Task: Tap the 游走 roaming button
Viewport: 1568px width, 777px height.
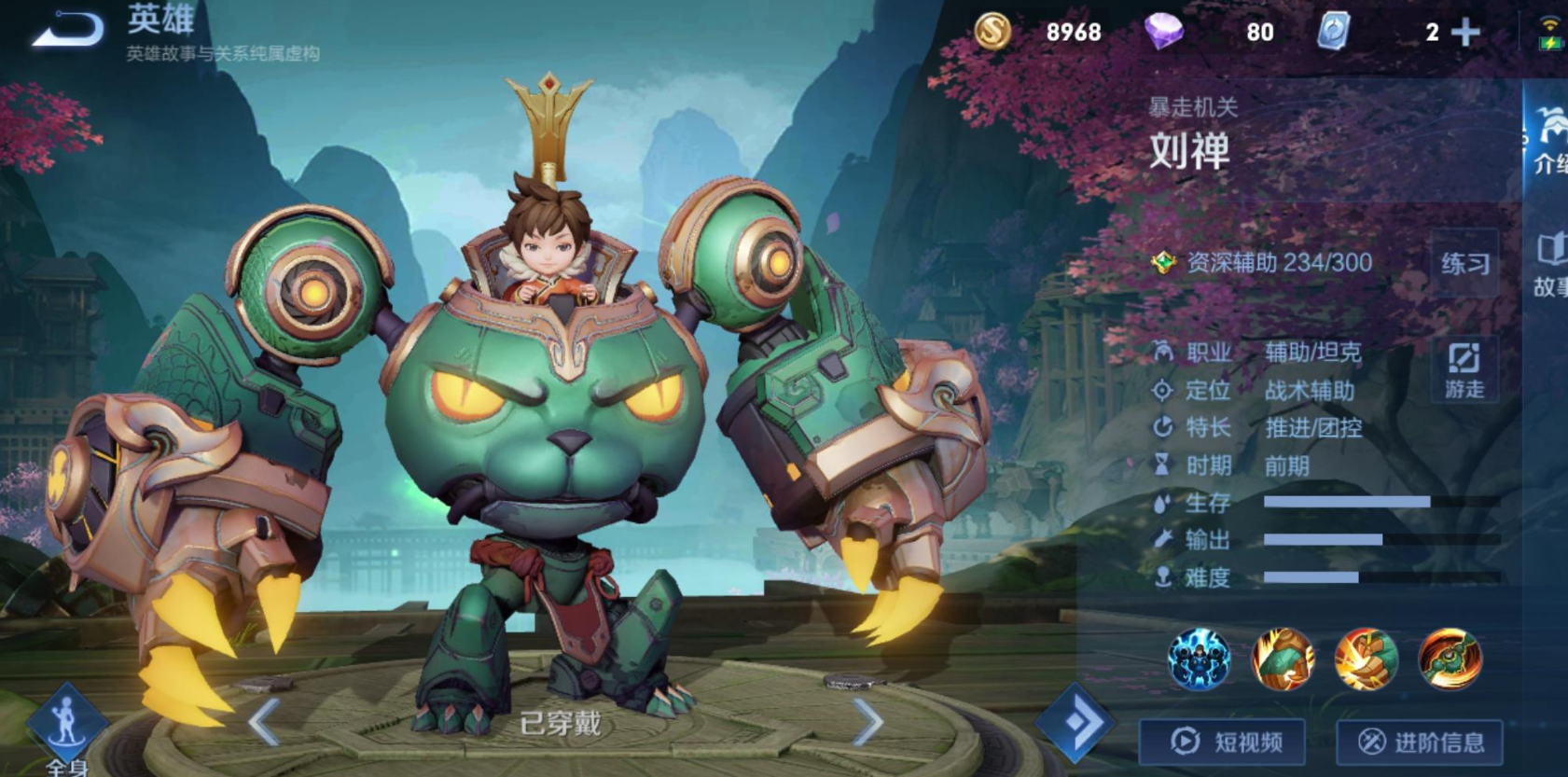Action: point(1464,370)
